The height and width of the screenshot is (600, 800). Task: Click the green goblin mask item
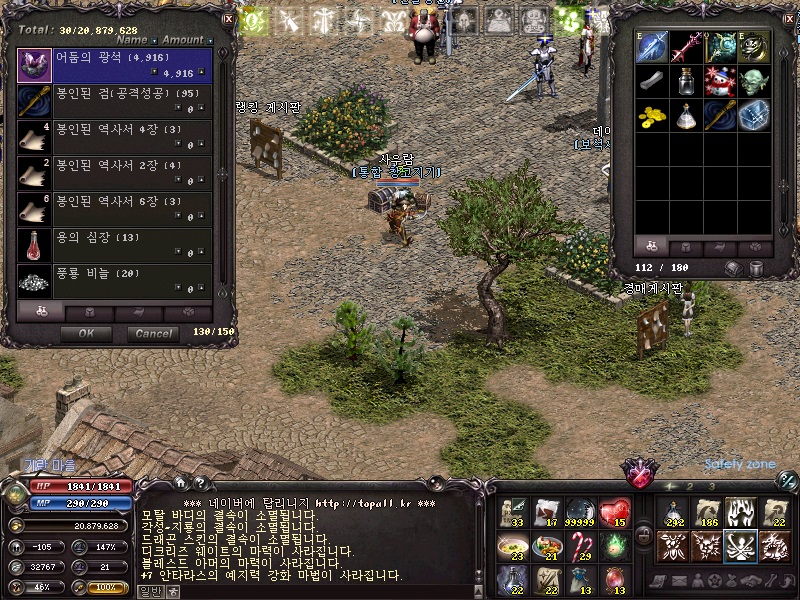[753, 81]
